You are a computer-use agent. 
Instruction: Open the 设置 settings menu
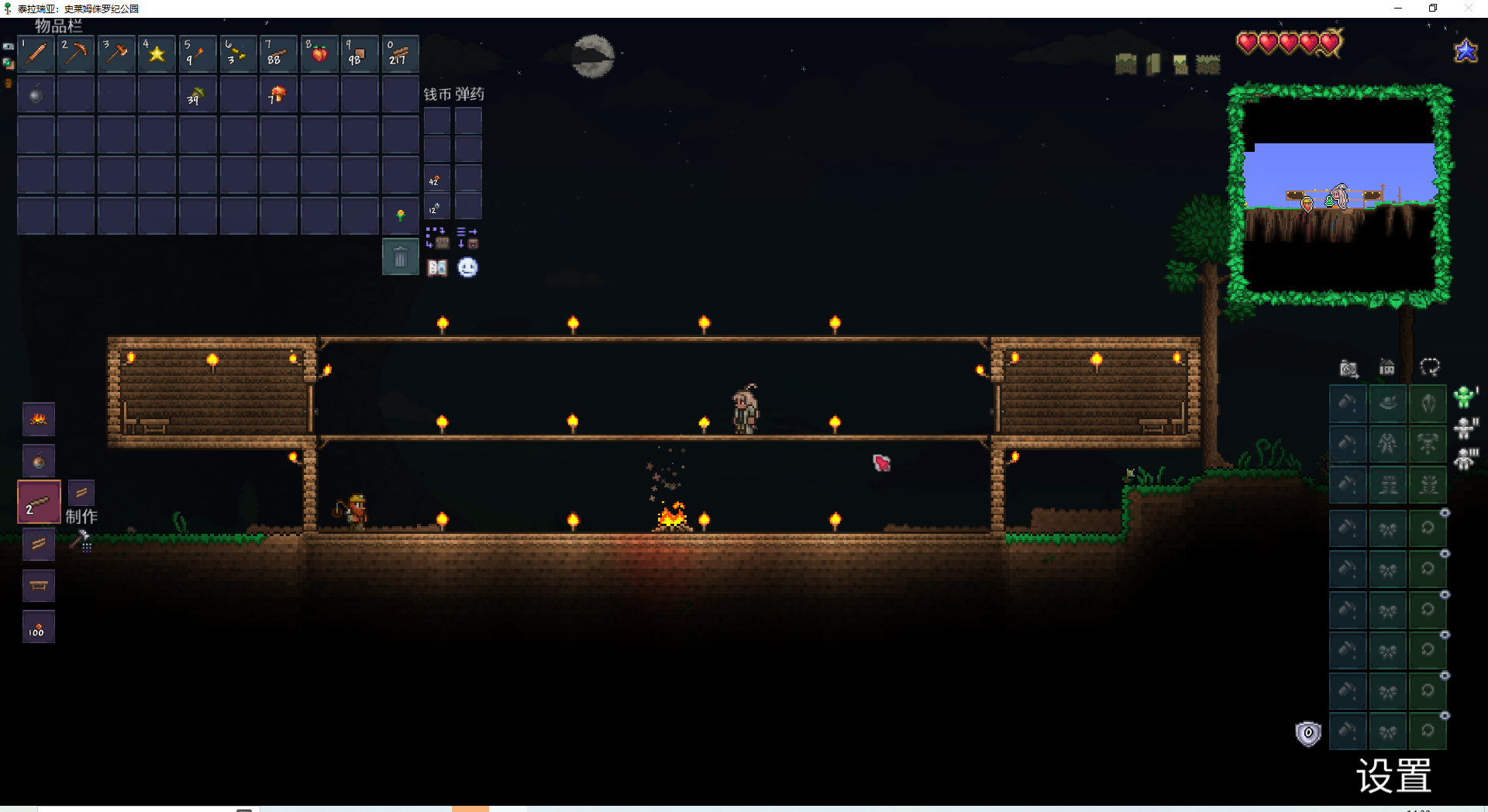[x=1393, y=776]
